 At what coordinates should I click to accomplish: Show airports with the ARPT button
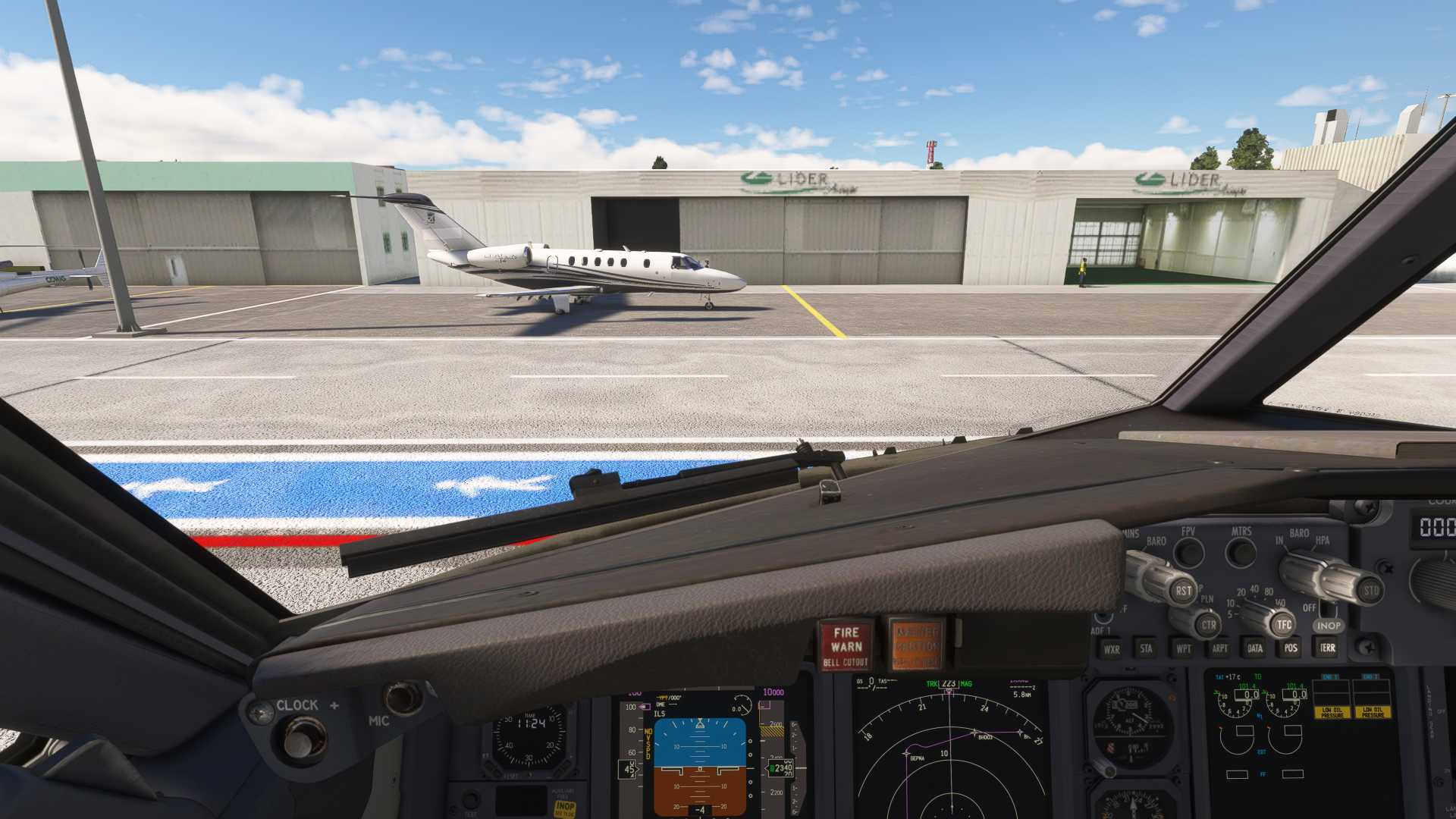pyautogui.click(x=1219, y=648)
